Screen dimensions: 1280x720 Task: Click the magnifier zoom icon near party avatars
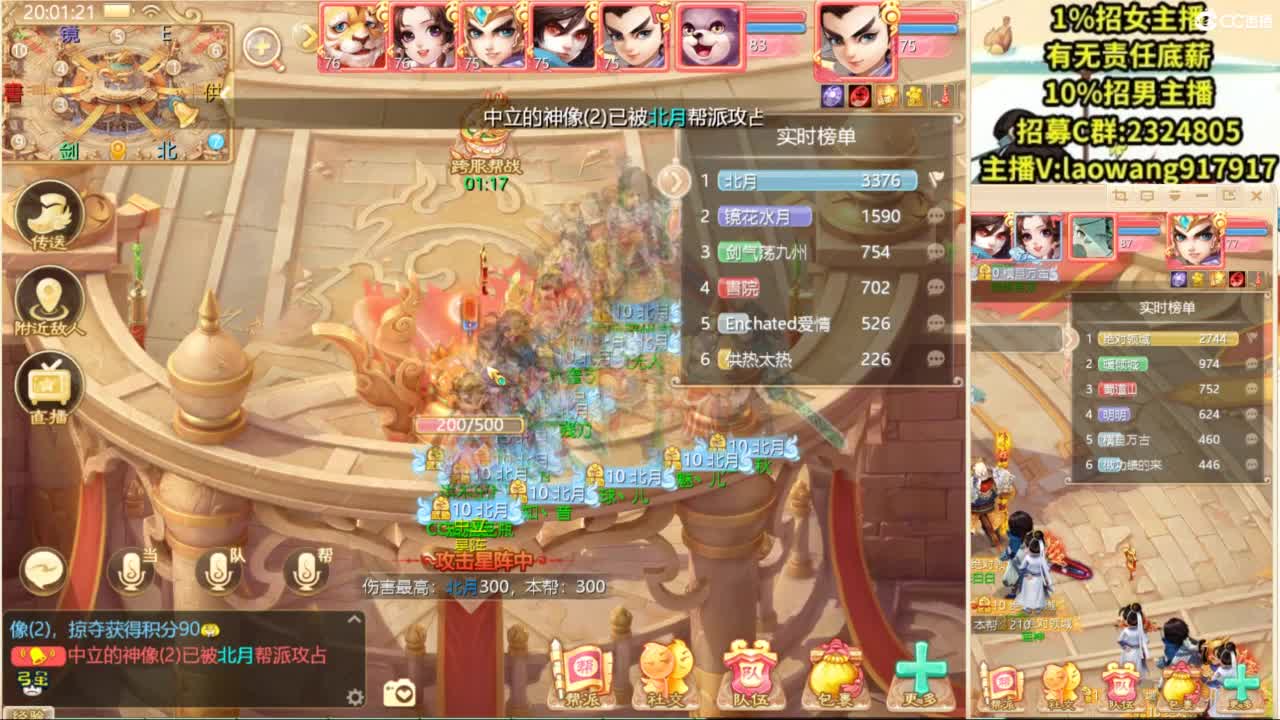pos(262,47)
